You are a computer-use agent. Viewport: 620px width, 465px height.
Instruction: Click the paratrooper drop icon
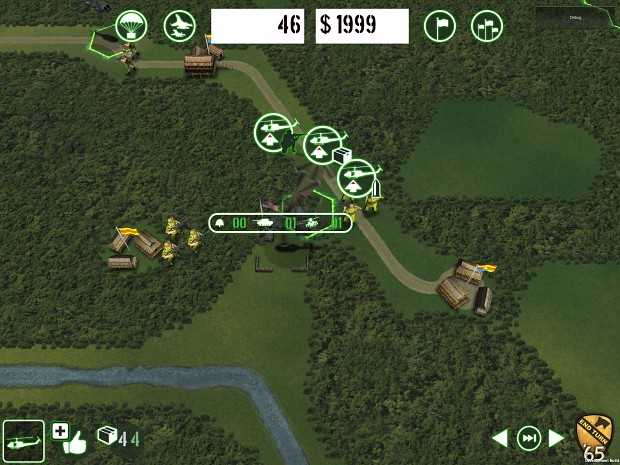132,25
